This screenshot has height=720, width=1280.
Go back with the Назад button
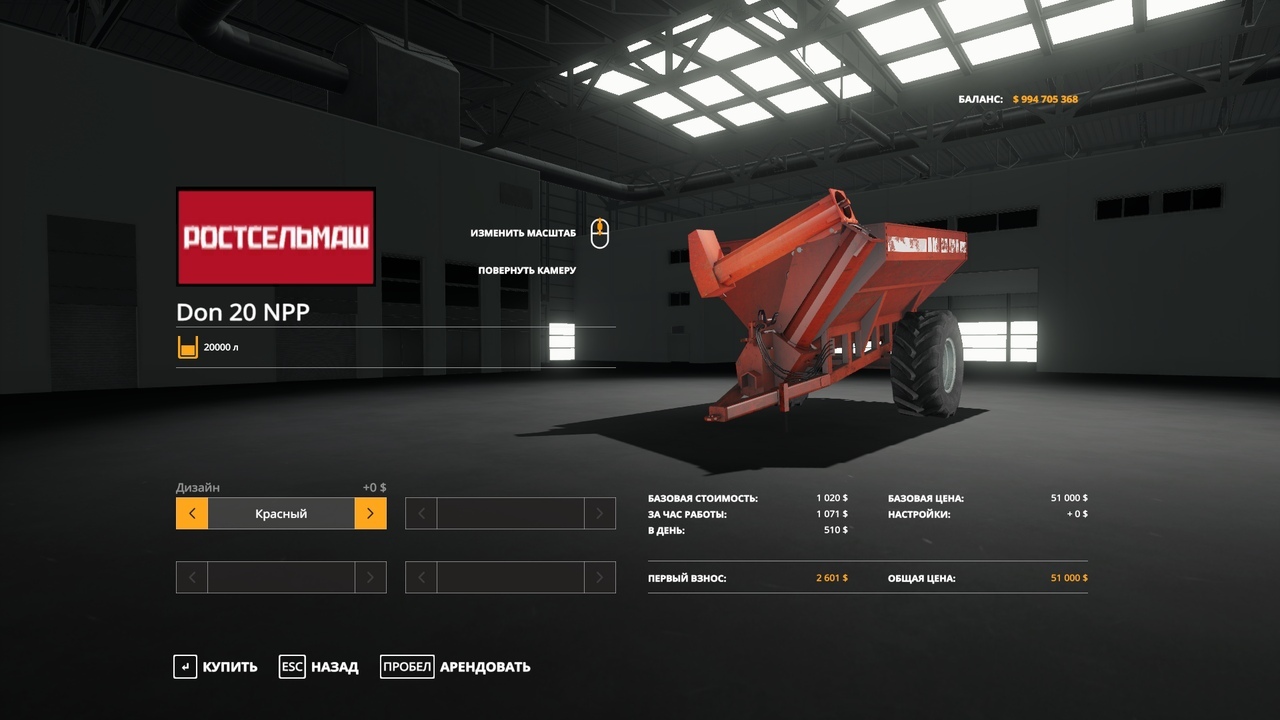(x=319, y=667)
